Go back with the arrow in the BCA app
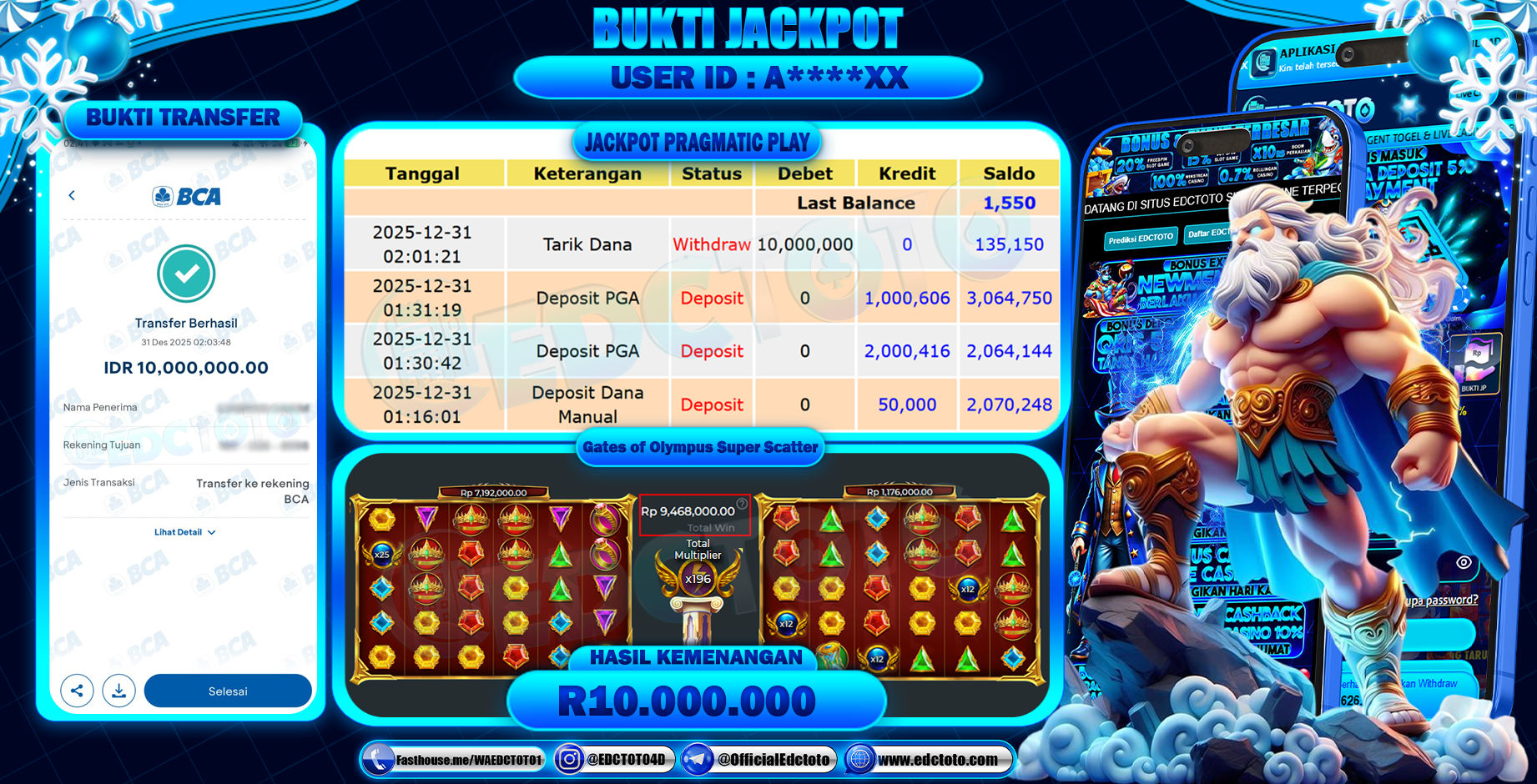 tap(72, 195)
